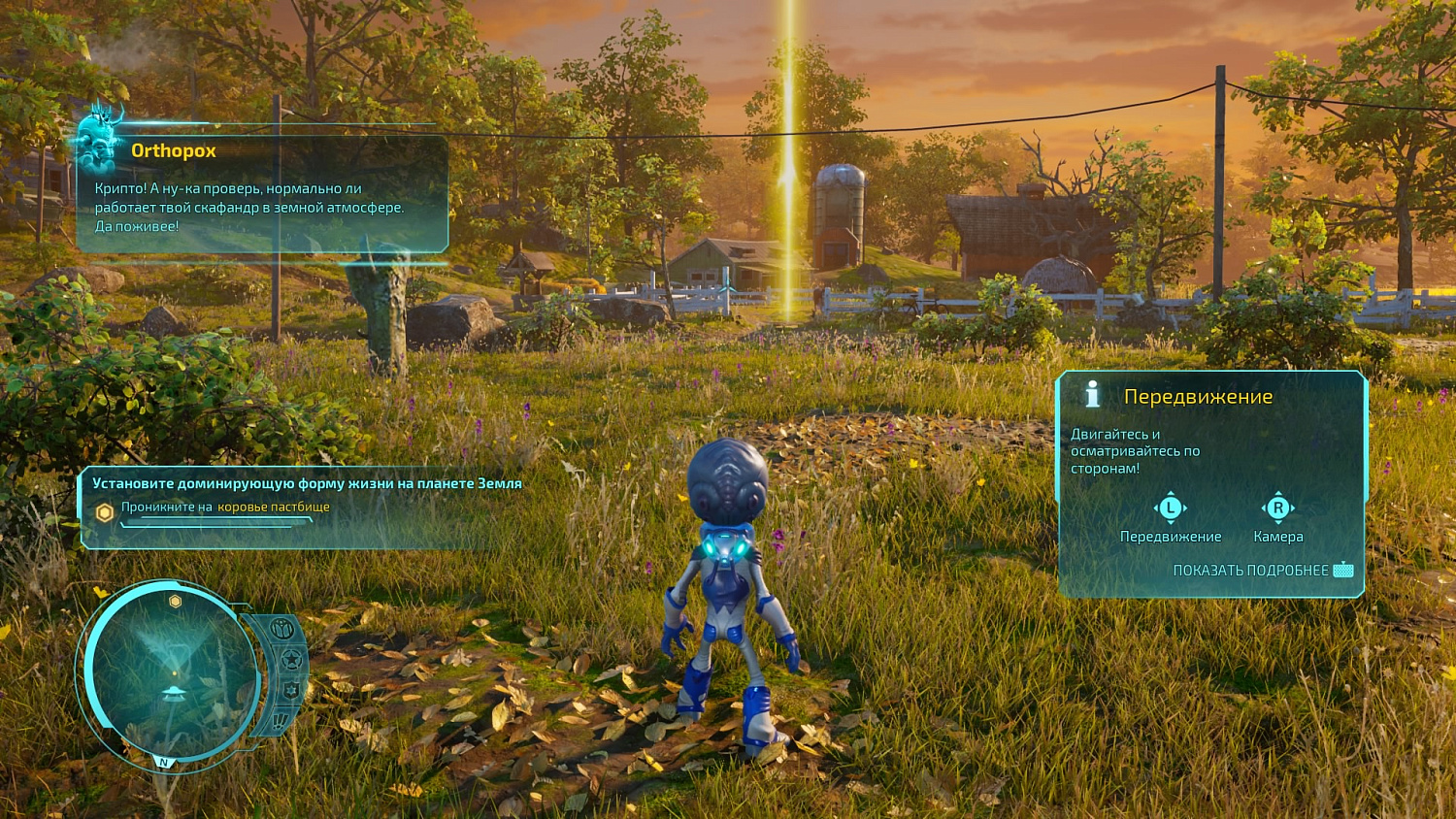Click the ПОКАЗАТЬ ПОДРОБНЕЕ link
This screenshot has height=819, width=1456.
click(x=1252, y=571)
